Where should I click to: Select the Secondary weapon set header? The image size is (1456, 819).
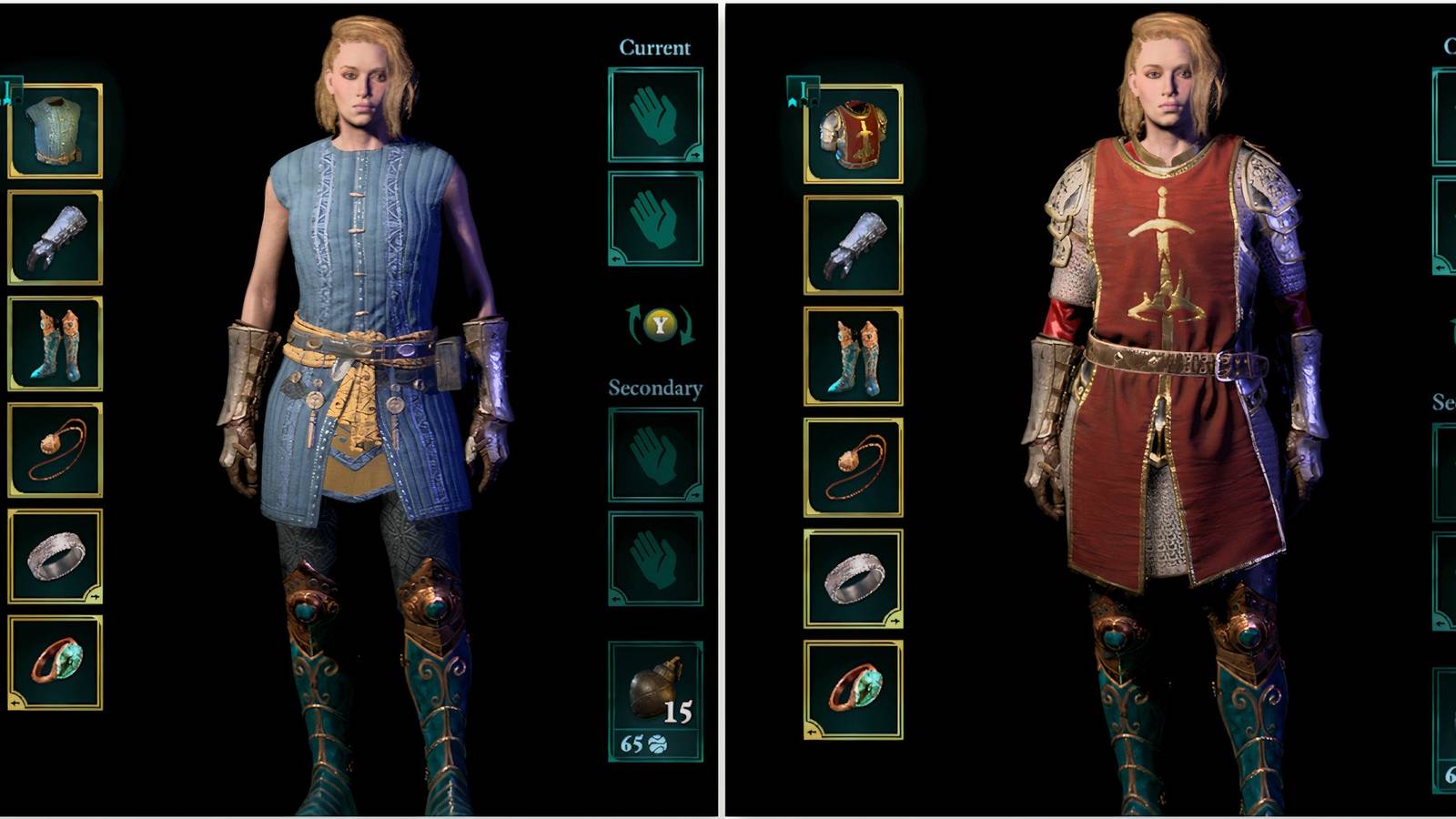[655, 387]
